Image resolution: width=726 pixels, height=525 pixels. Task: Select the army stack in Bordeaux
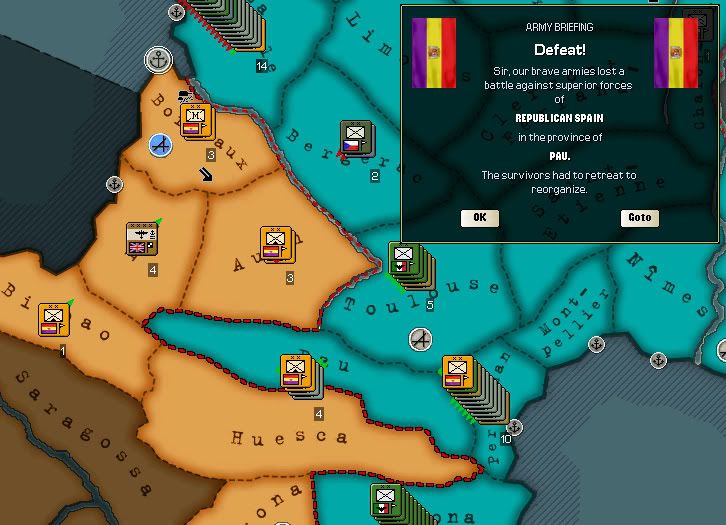196,123
